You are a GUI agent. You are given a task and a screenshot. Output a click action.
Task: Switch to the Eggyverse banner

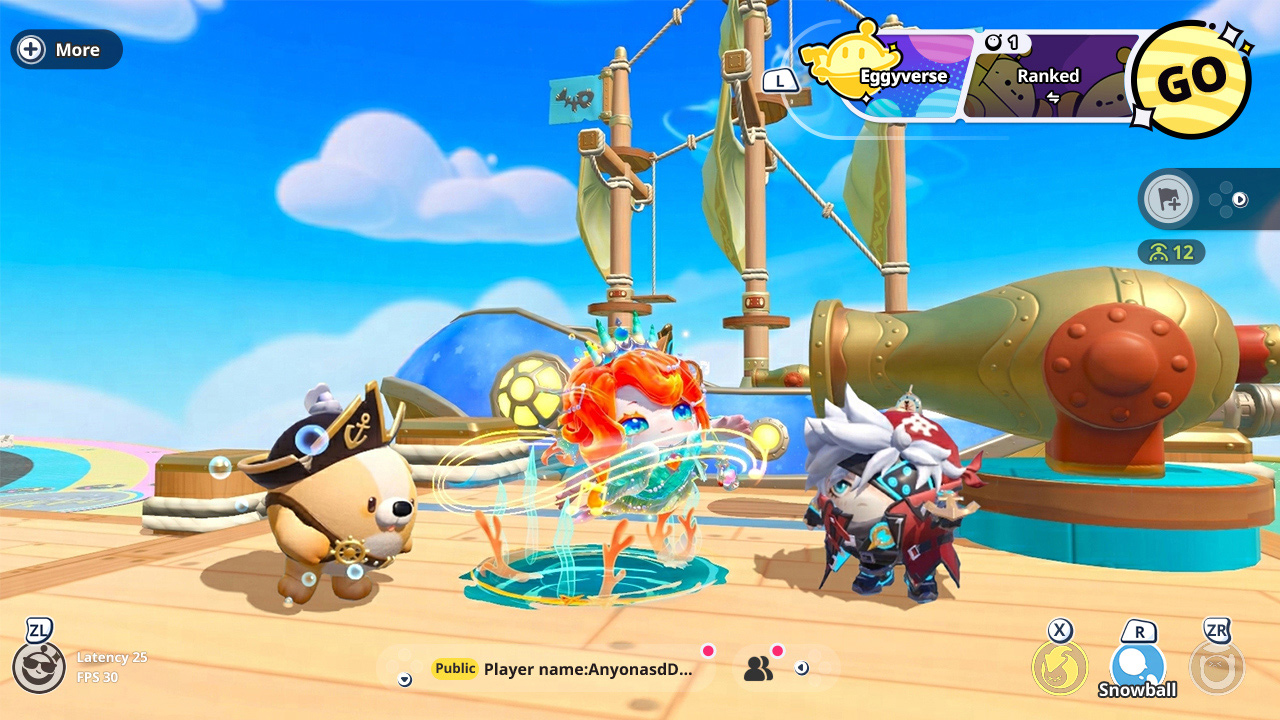905,76
